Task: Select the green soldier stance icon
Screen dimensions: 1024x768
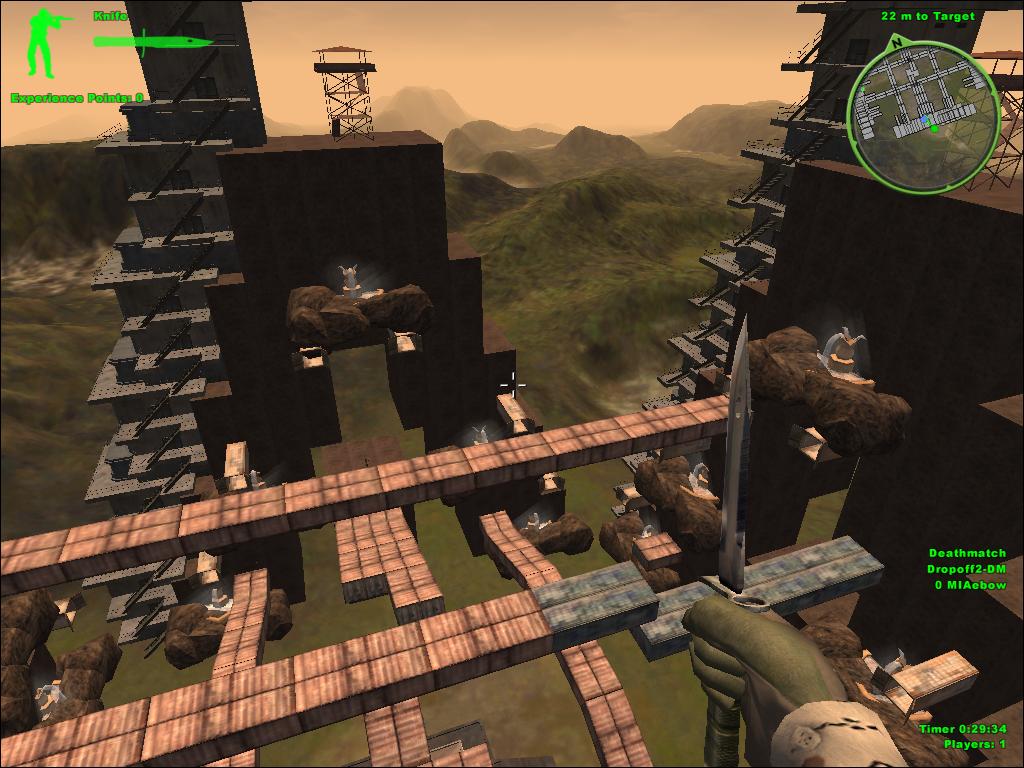Action: pos(44,42)
